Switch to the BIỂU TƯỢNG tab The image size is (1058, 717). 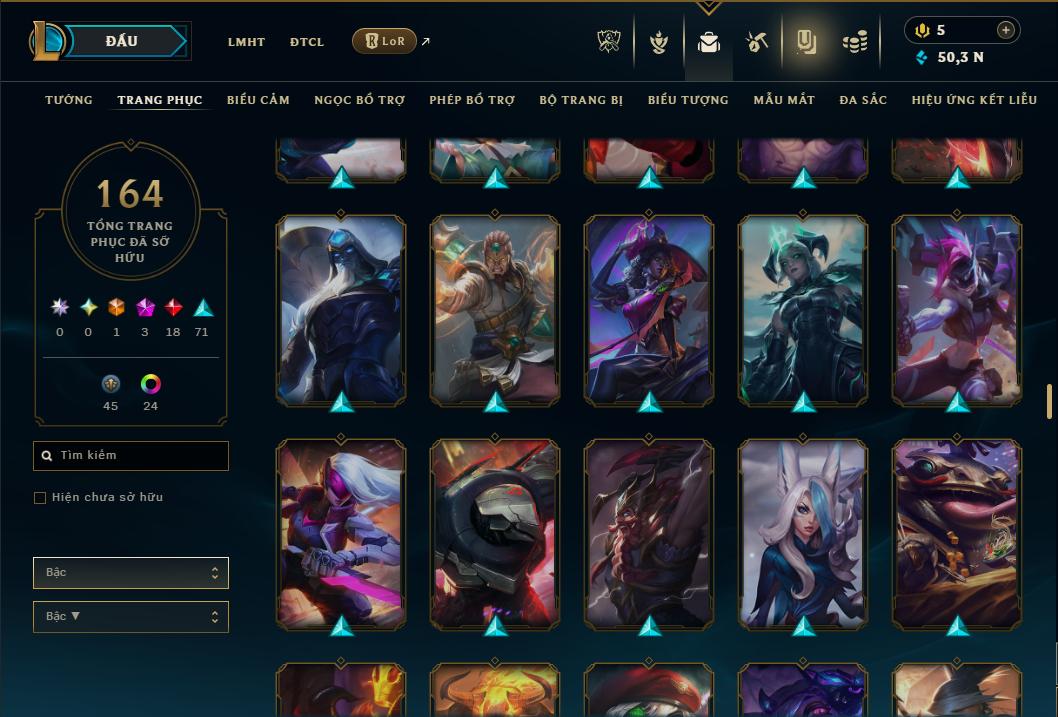688,100
